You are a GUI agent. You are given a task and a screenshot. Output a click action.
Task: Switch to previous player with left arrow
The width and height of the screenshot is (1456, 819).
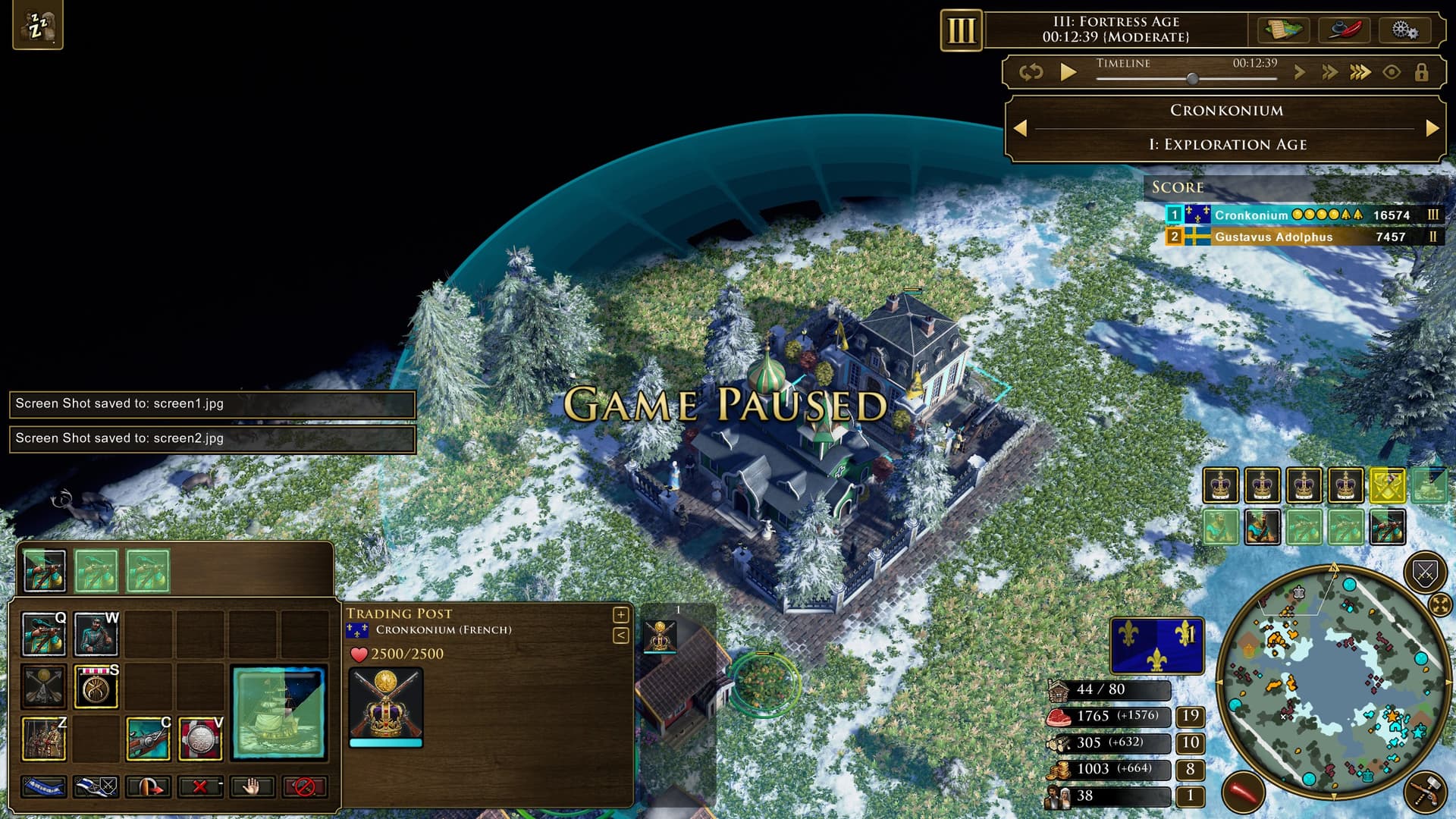coord(1021,128)
